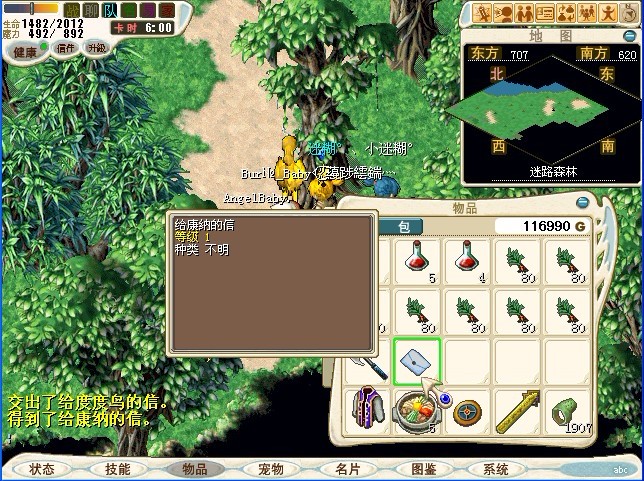Click the 信件 mail button
The width and height of the screenshot is (644, 481).
click(64, 48)
